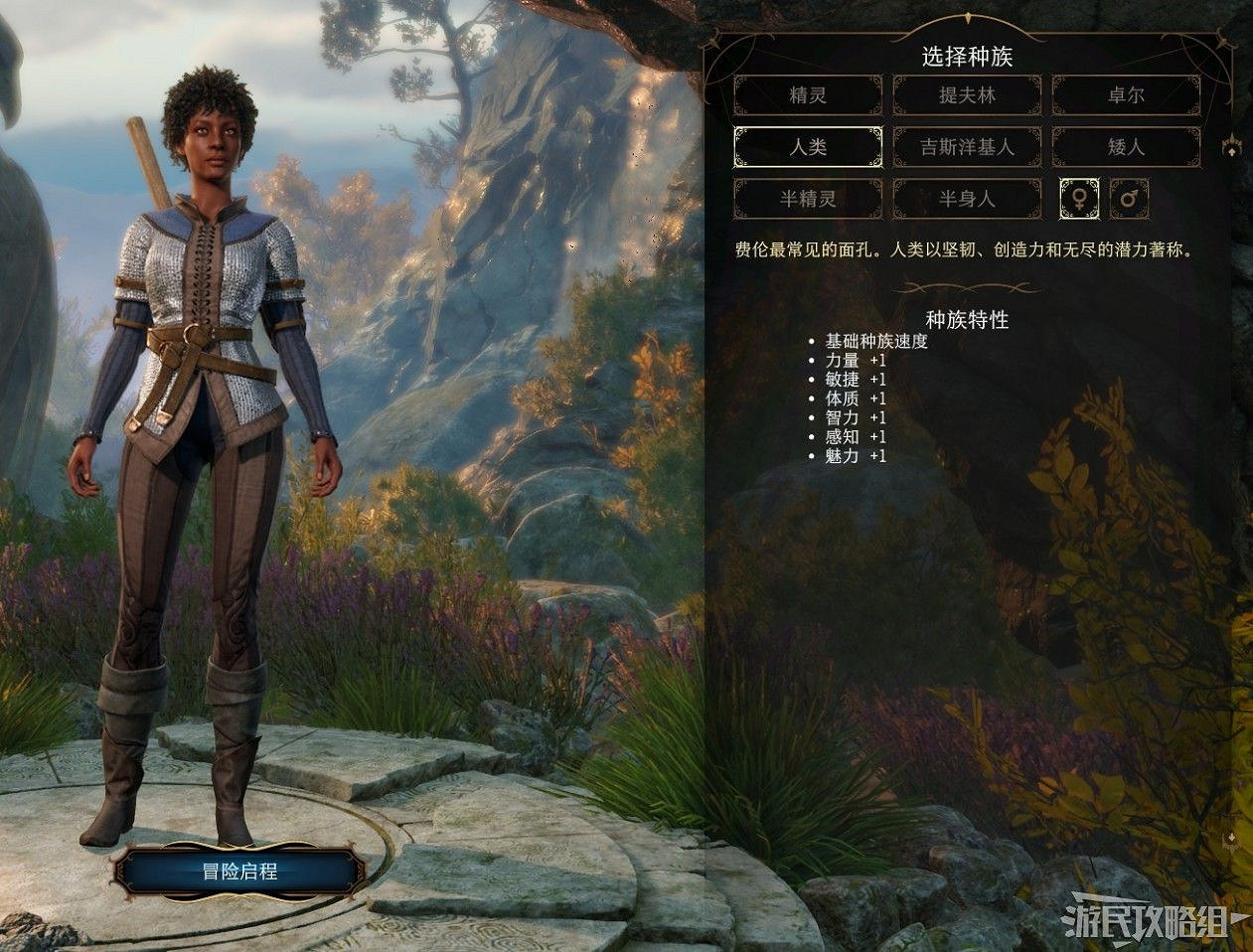Pick the 卓尔 (Drow) race

(x=1126, y=95)
